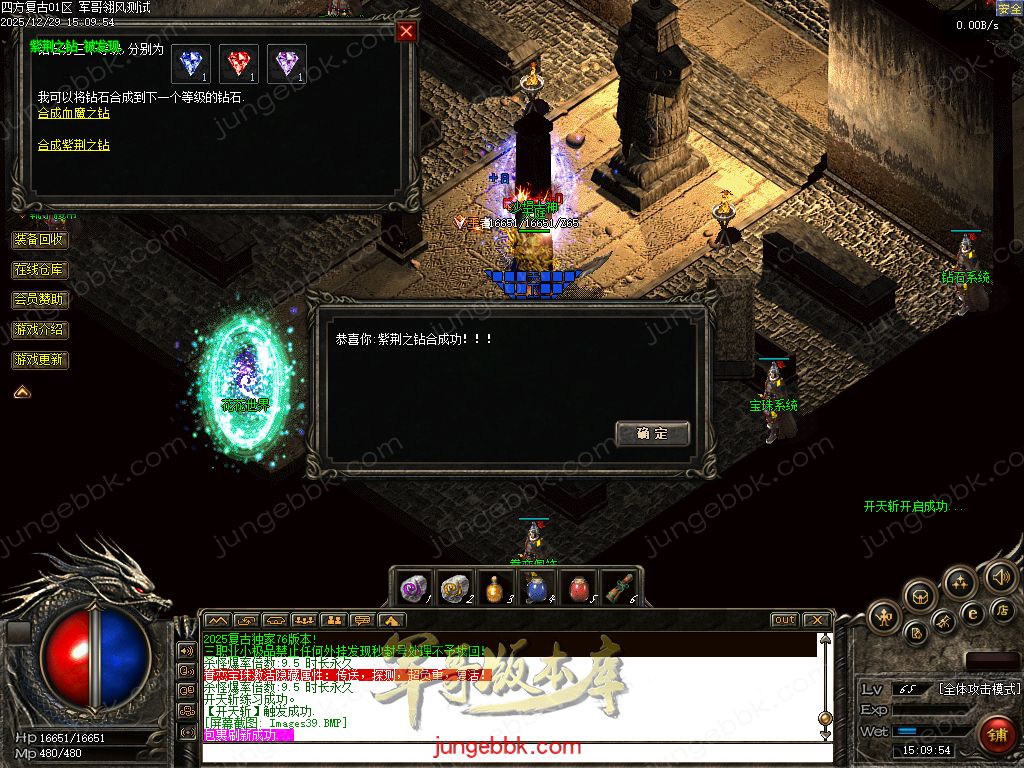Close the chat panel with X button
The width and height of the screenshot is (1024, 768).
tap(816, 620)
